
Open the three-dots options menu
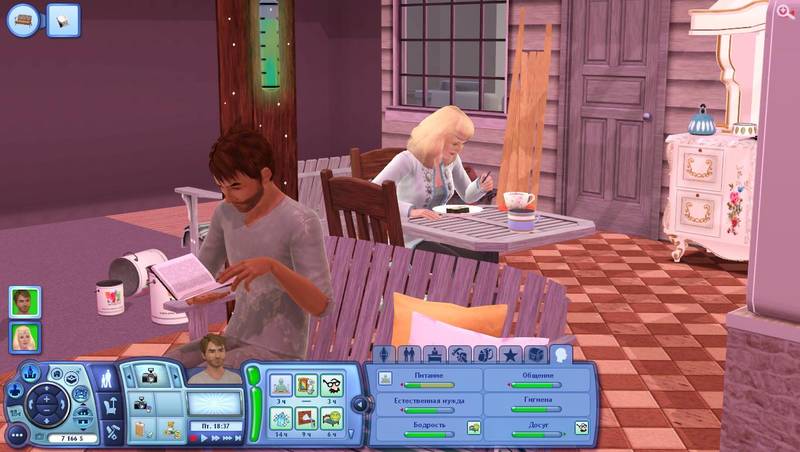click(17, 436)
